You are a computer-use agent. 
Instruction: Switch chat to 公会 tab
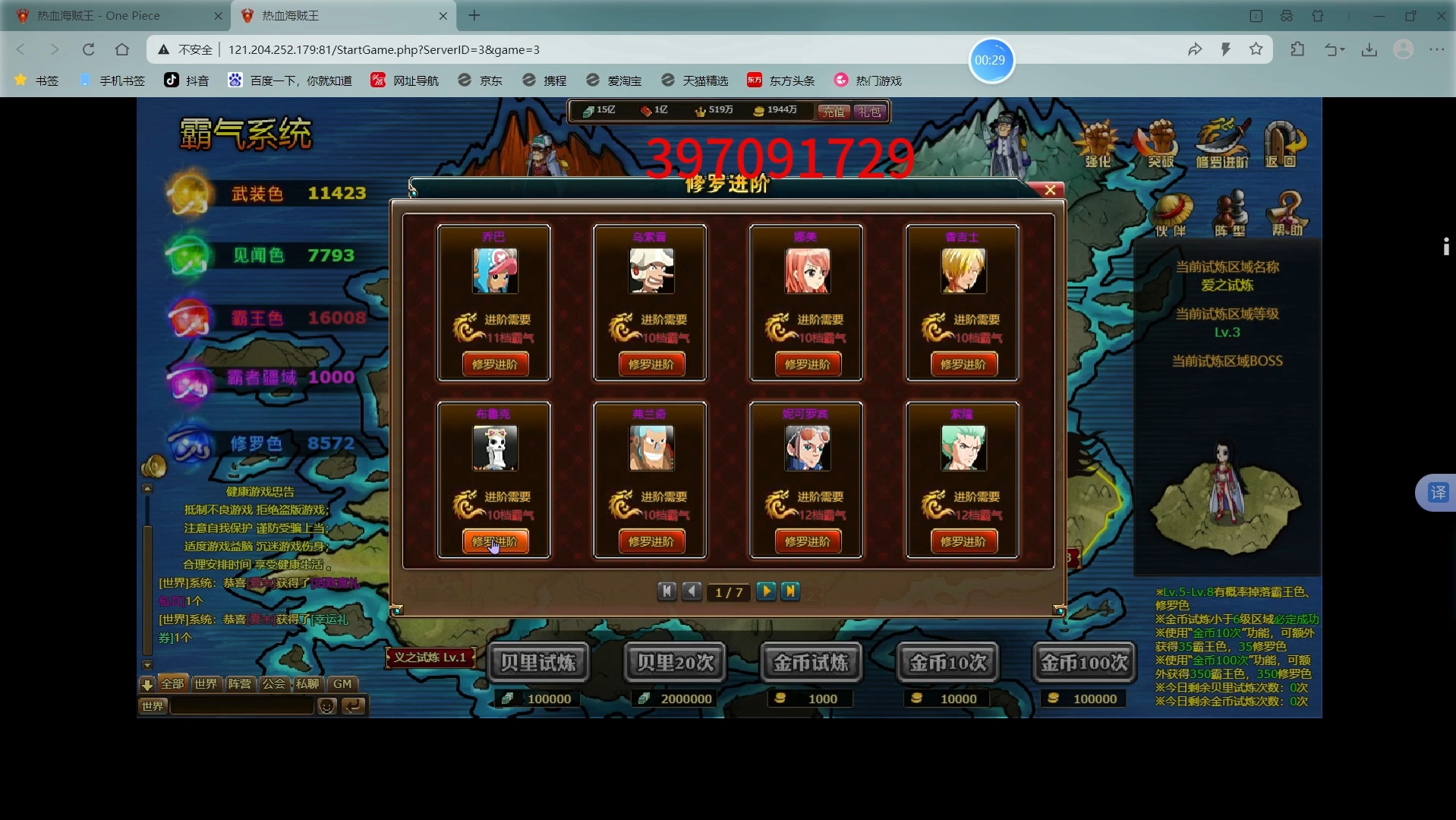(x=274, y=684)
